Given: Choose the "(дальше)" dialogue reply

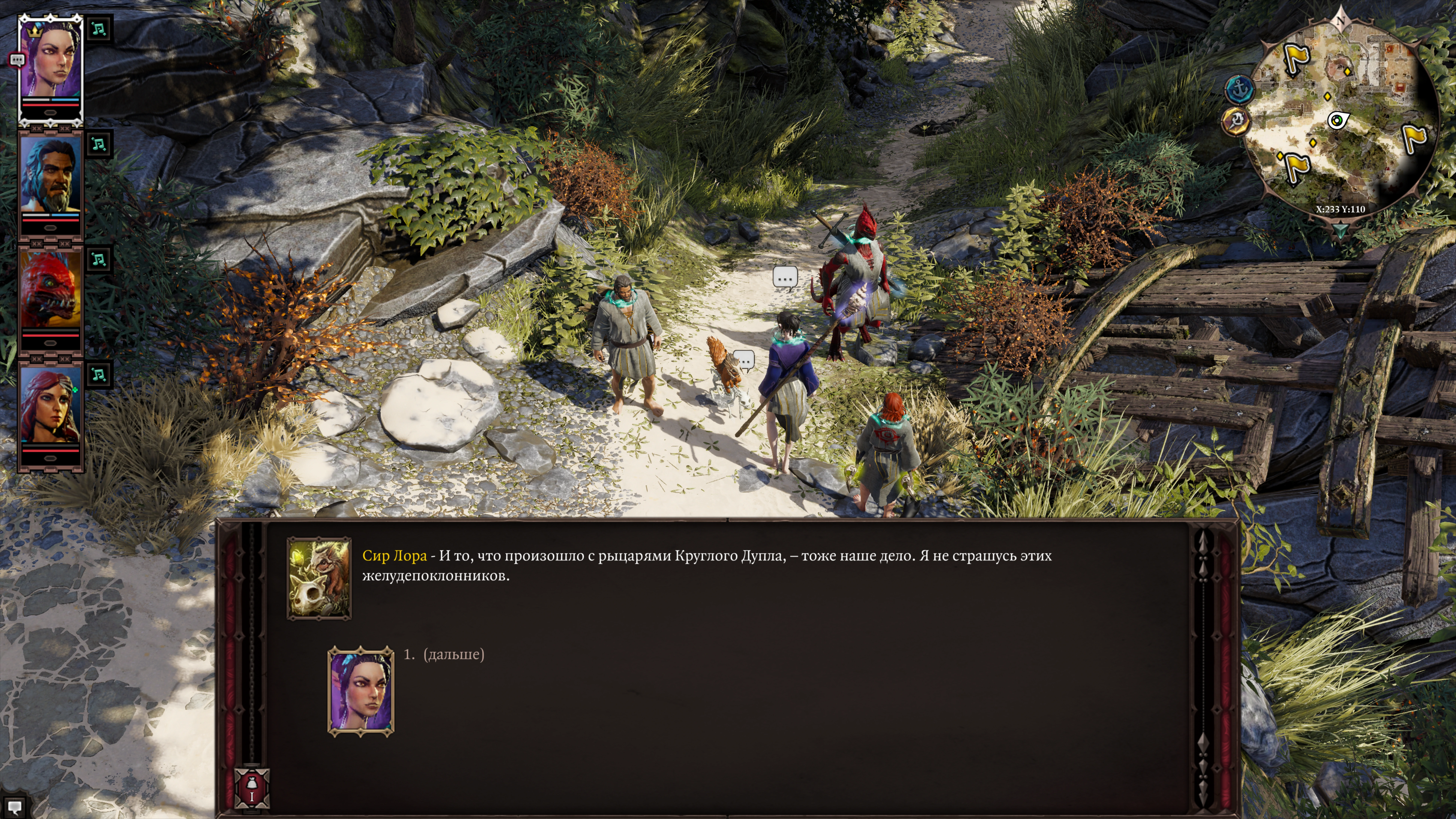Looking at the screenshot, I should click(453, 655).
